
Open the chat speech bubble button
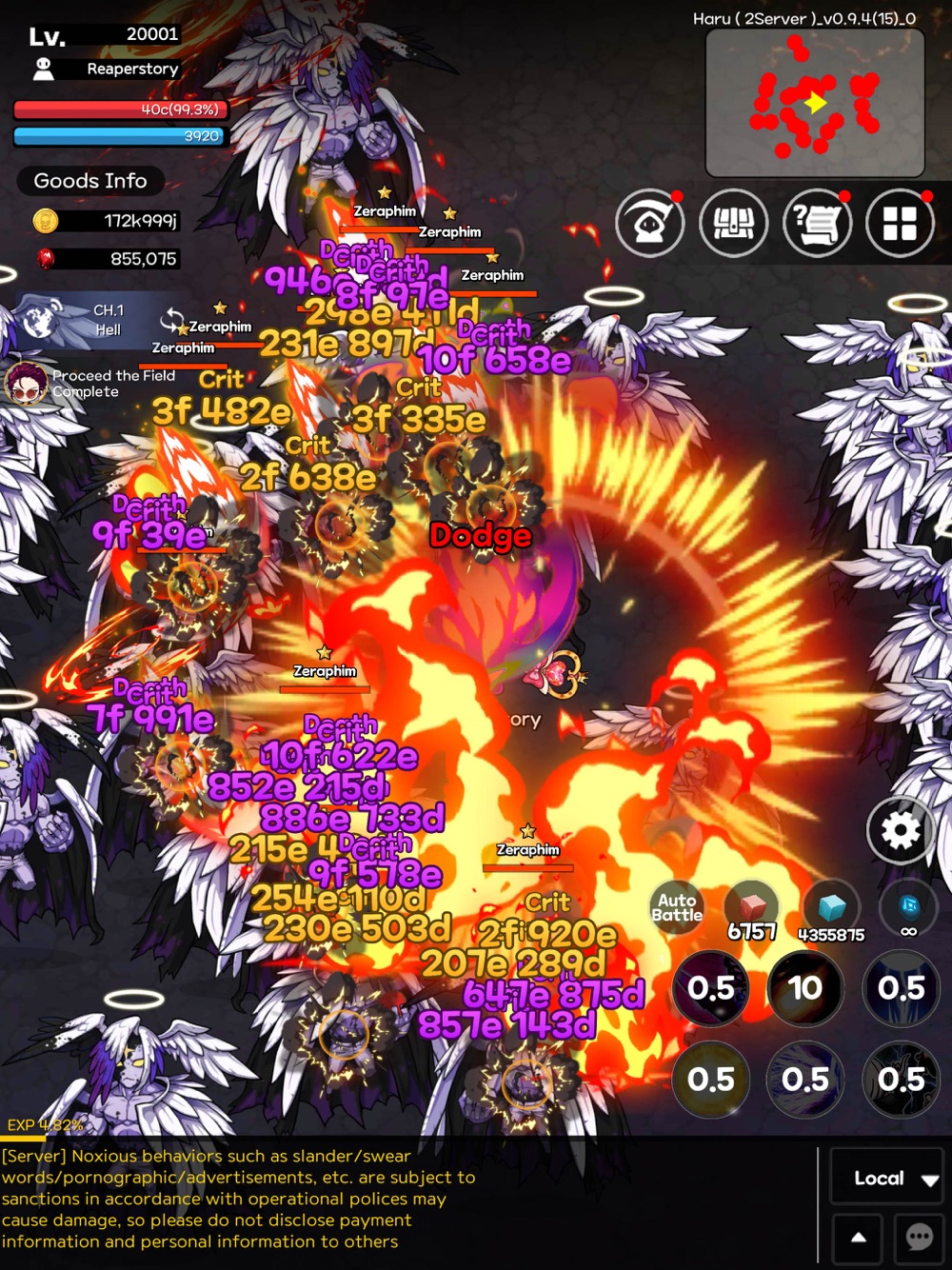[x=920, y=1238]
